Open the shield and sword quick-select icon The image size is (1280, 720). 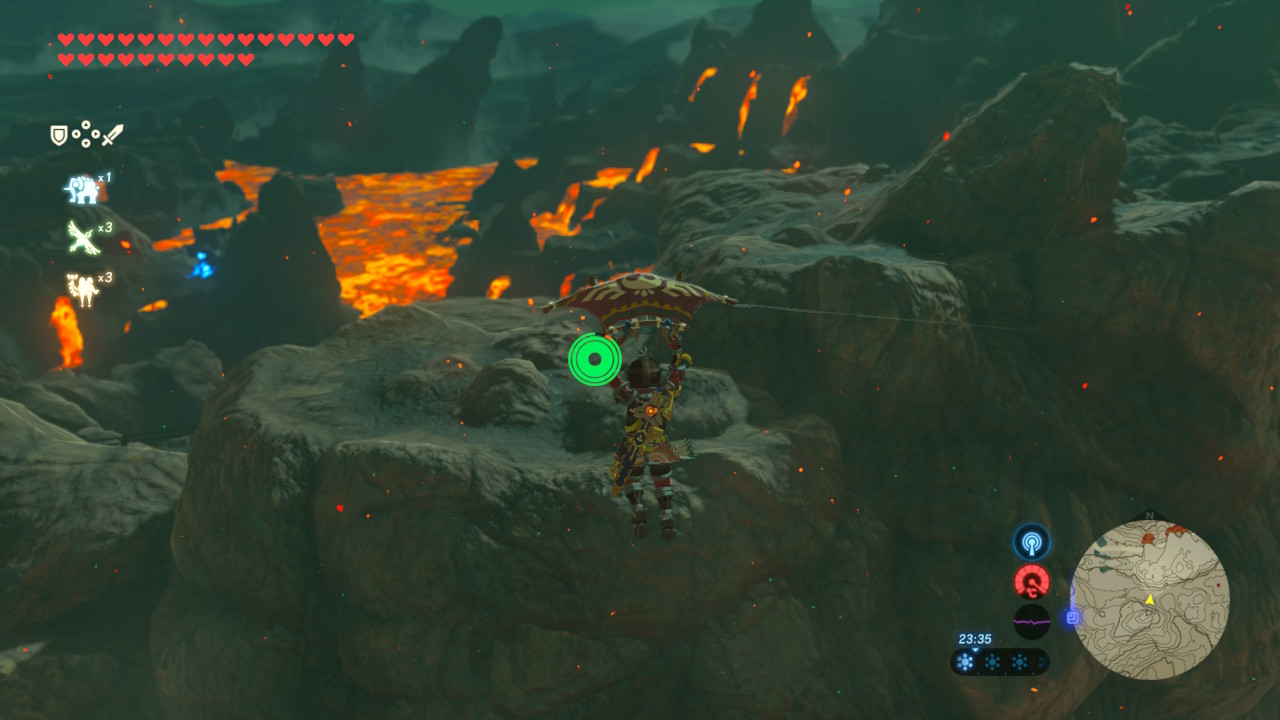click(87, 134)
